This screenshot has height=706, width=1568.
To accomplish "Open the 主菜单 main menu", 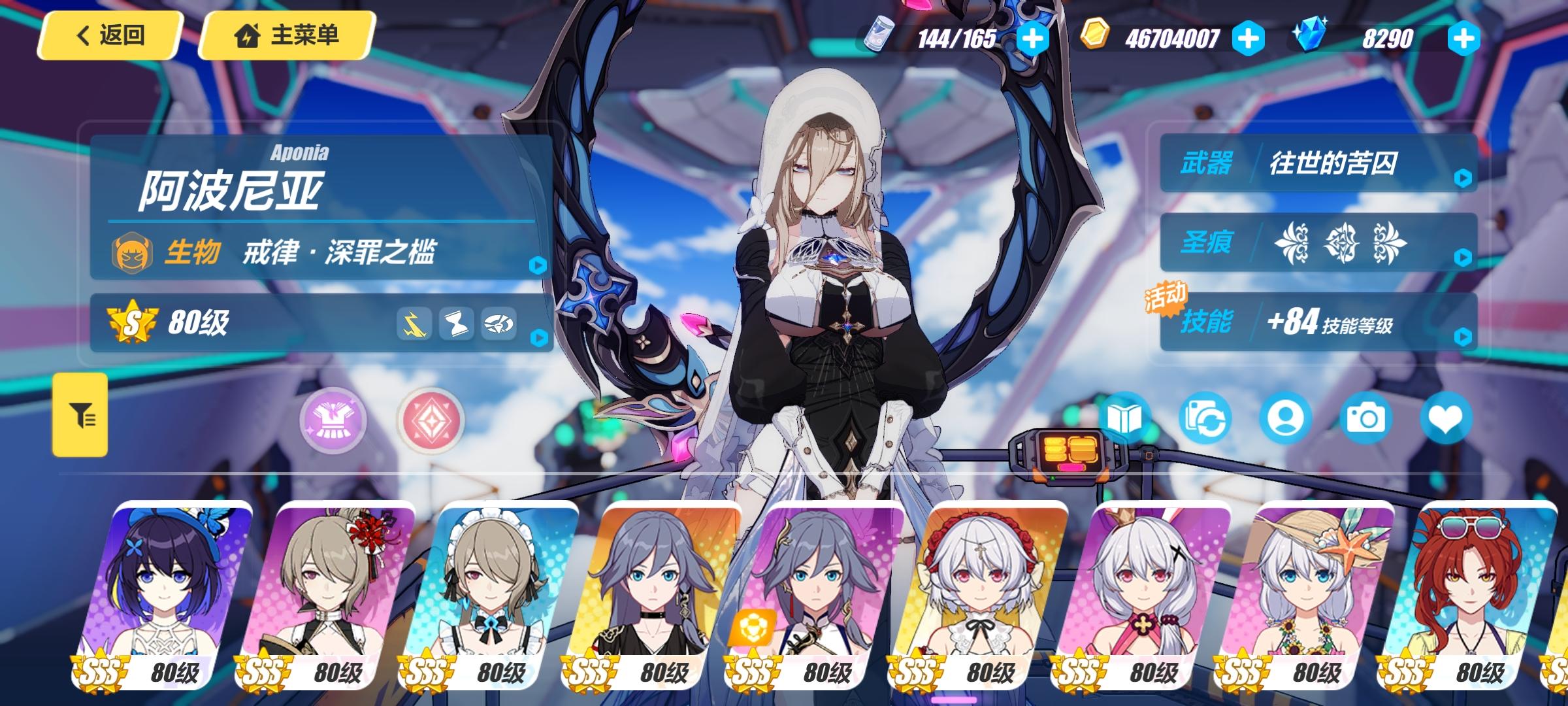I will (286, 37).
